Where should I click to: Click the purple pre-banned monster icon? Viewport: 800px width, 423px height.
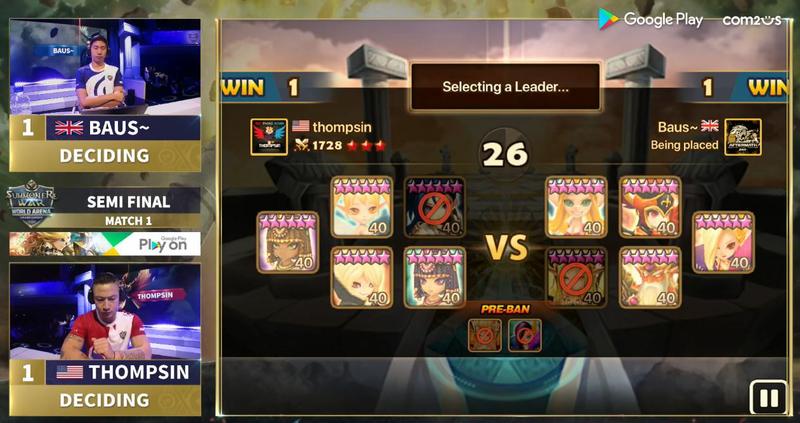(x=524, y=334)
